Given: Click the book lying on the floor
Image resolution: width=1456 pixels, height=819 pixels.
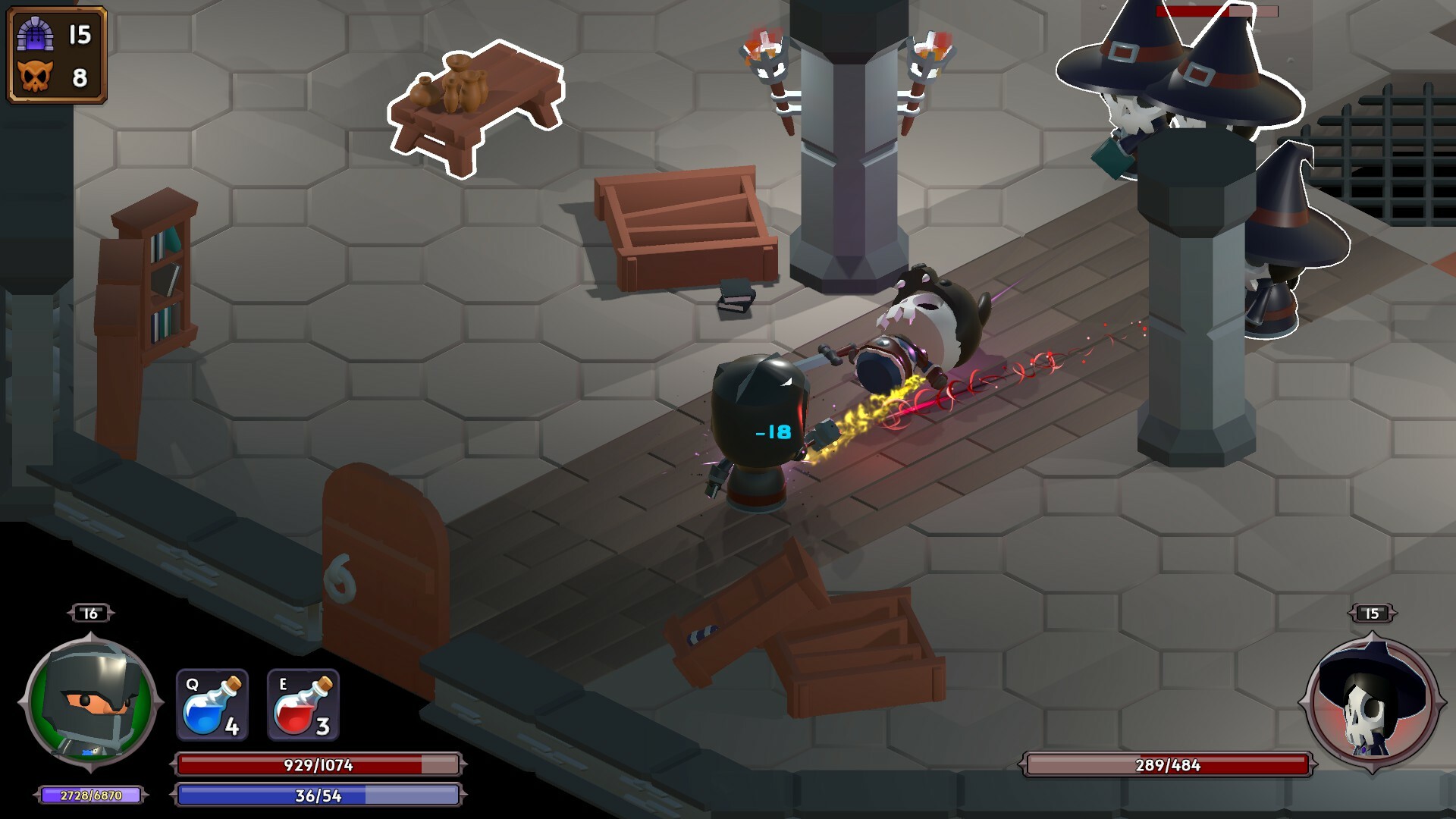Looking at the screenshot, I should click(x=737, y=296).
